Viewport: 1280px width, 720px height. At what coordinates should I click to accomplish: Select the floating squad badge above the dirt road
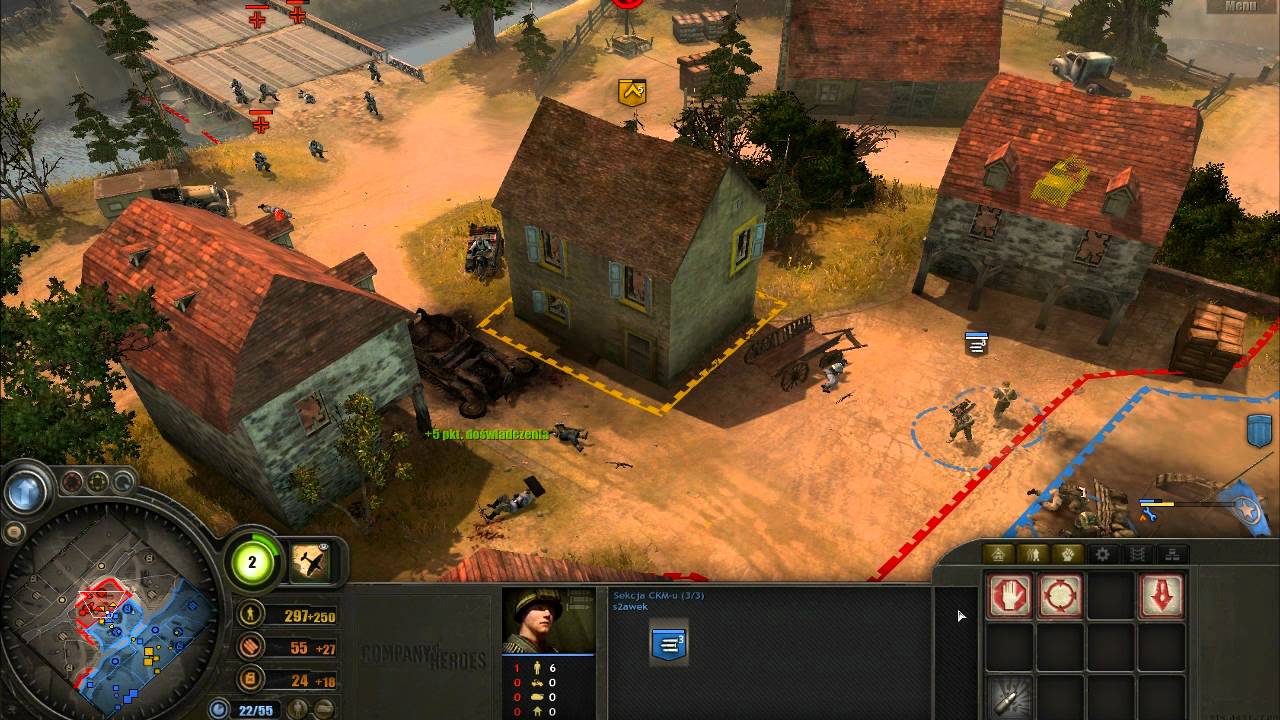[977, 343]
